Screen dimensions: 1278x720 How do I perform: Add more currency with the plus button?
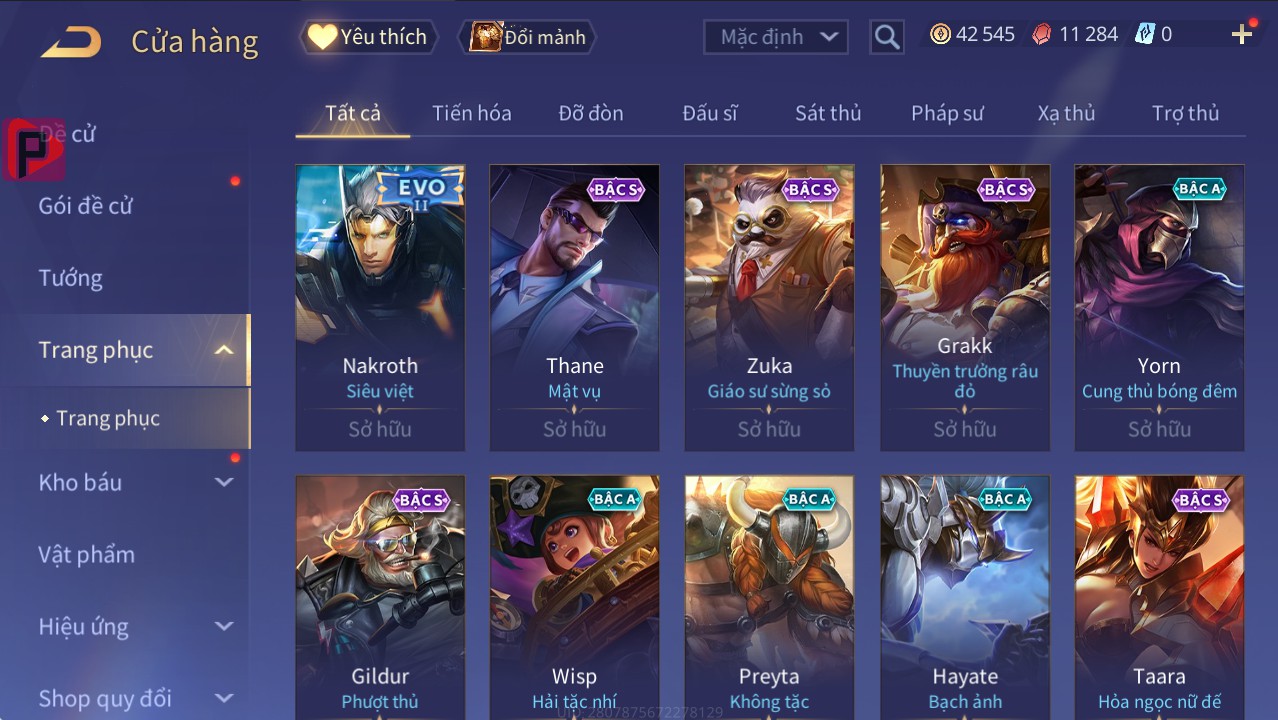[1241, 35]
